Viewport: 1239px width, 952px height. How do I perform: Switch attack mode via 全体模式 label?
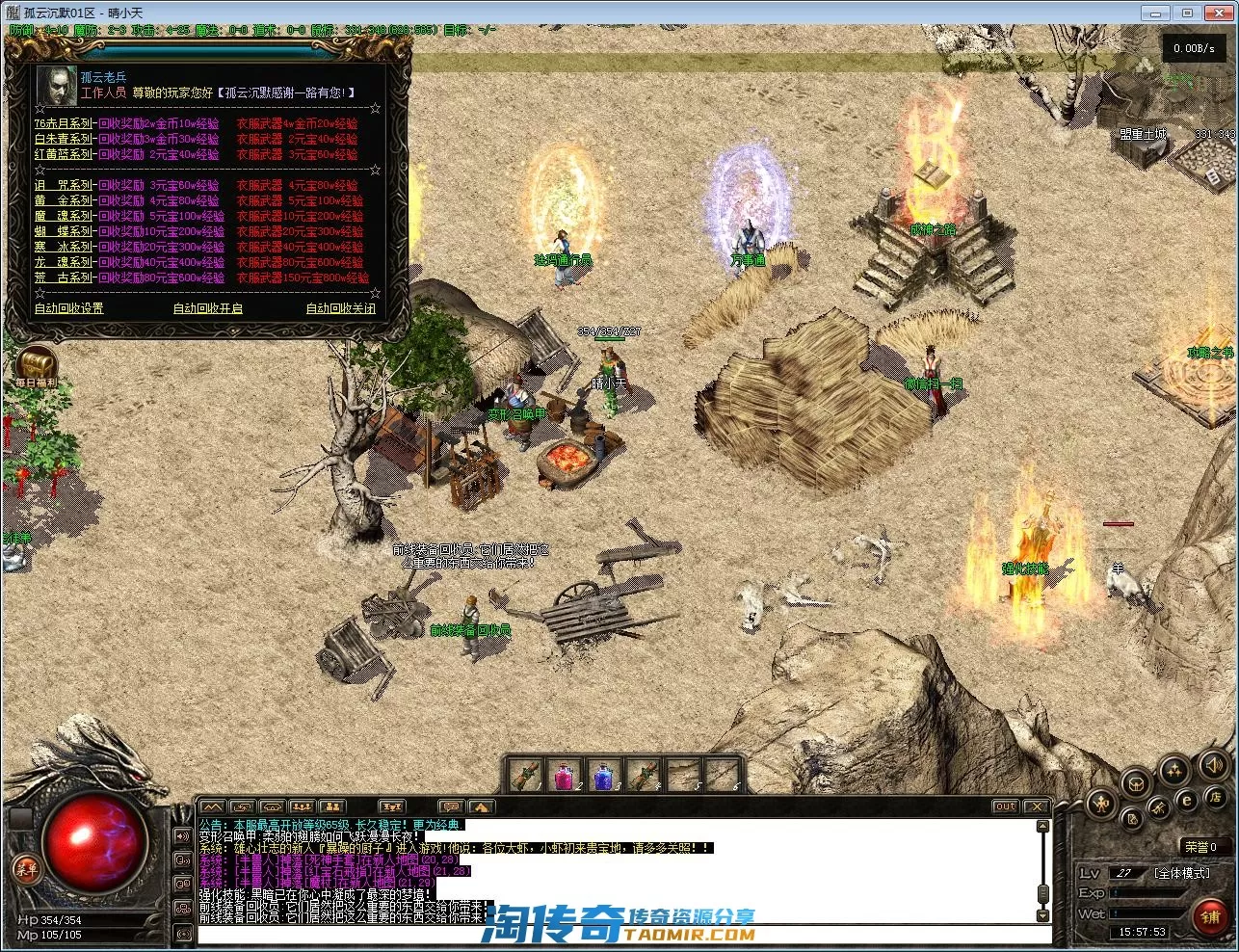pyautogui.click(x=1181, y=873)
